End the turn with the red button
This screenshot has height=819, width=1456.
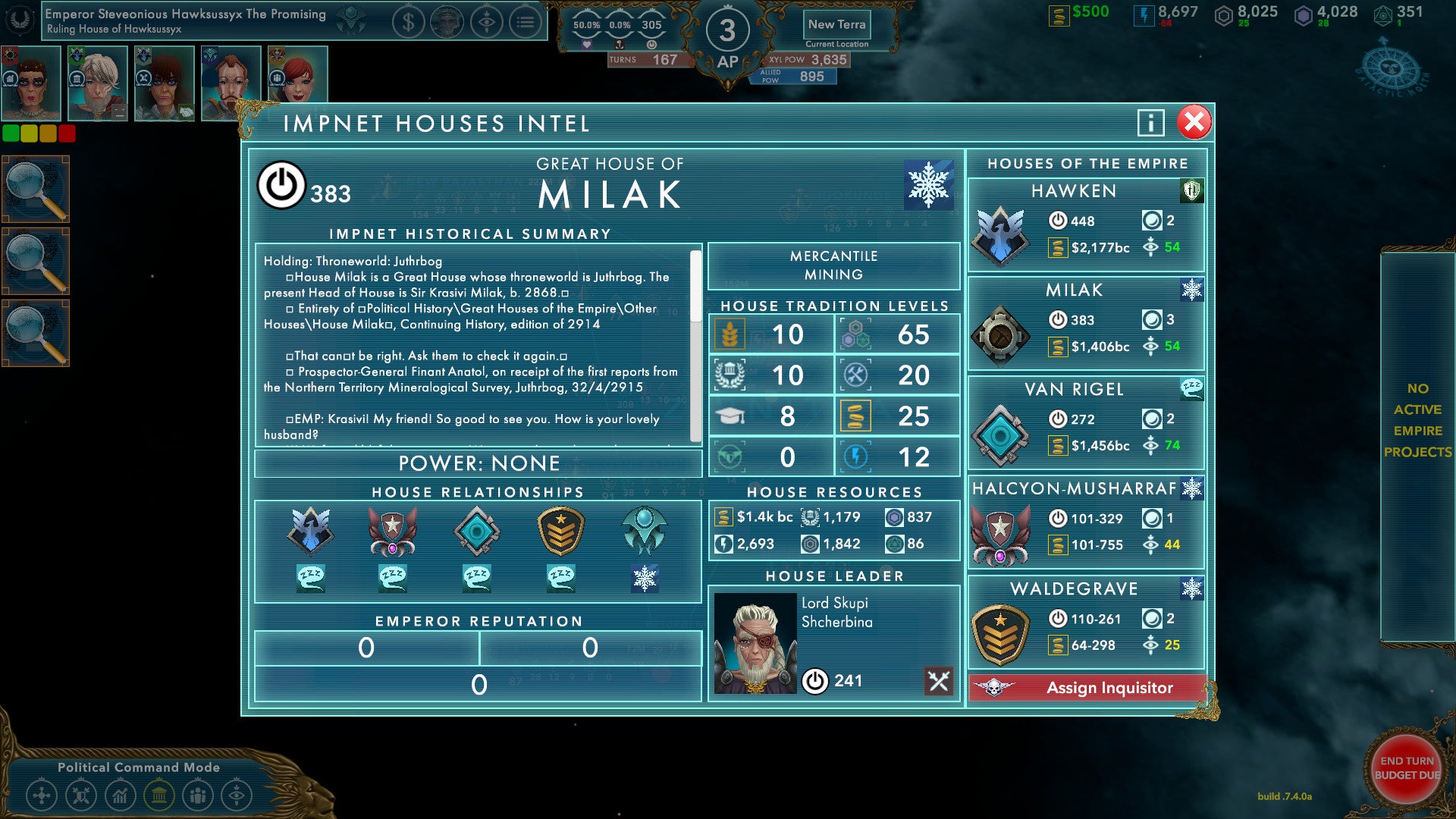(x=1407, y=768)
